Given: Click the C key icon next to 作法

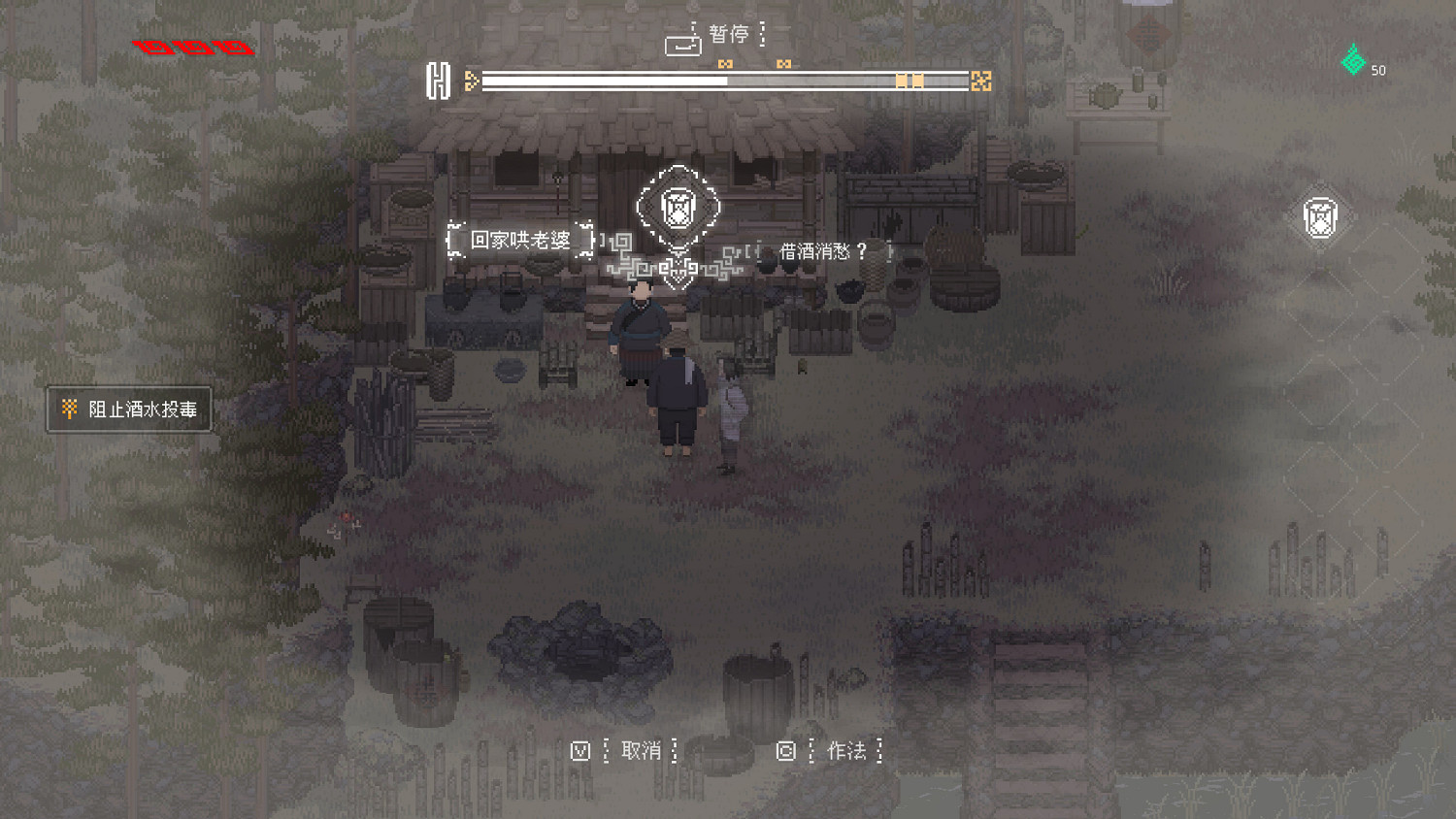Looking at the screenshot, I should pos(785,750).
